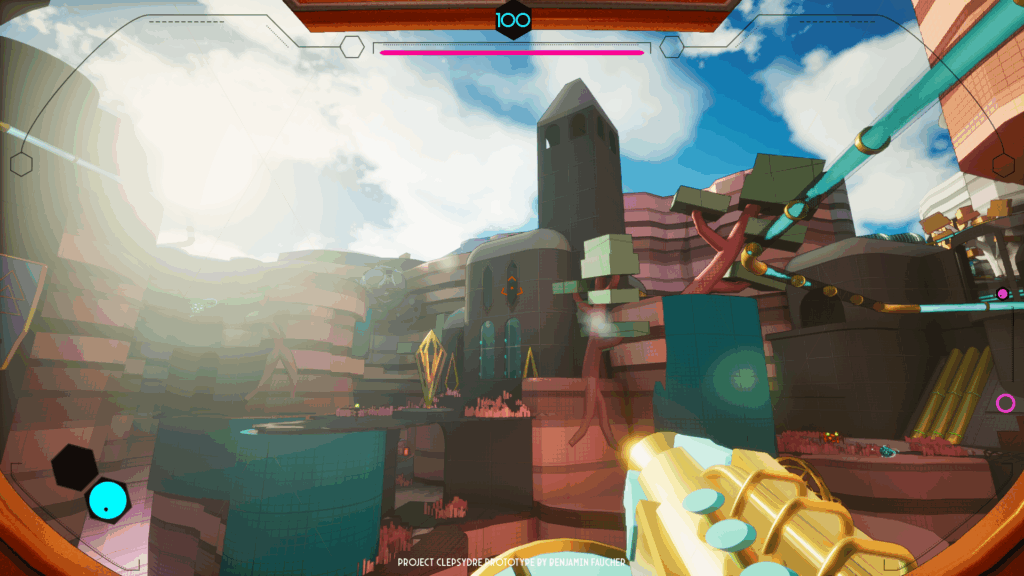
Task: Click the hollow pink ring marker
Action: point(1005,403)
